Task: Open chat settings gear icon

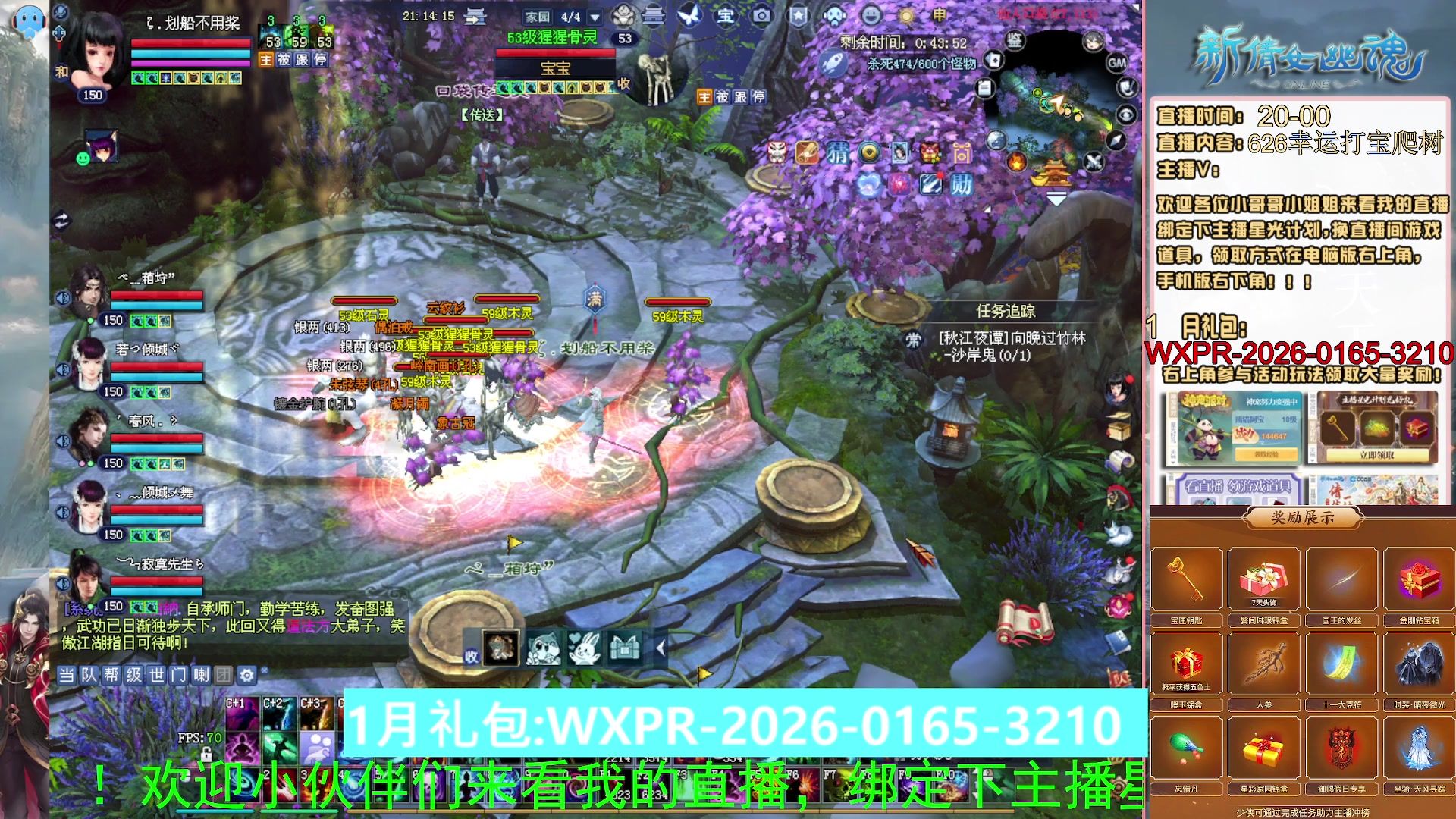Action: (246, 673)
